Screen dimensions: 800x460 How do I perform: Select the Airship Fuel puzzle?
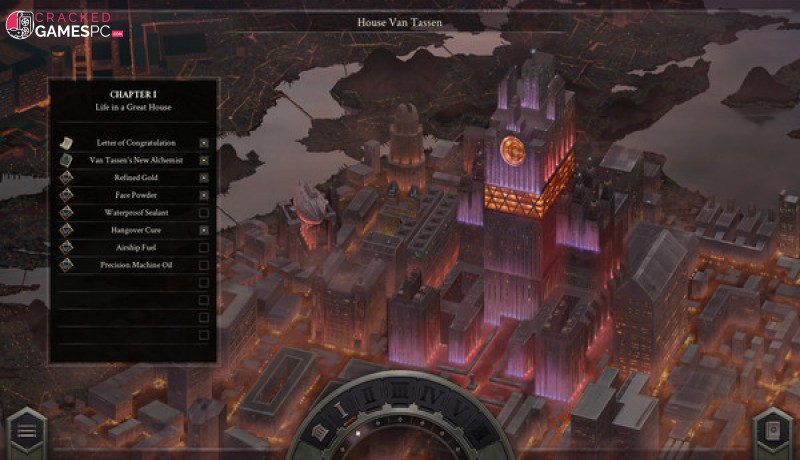[135, 247]
